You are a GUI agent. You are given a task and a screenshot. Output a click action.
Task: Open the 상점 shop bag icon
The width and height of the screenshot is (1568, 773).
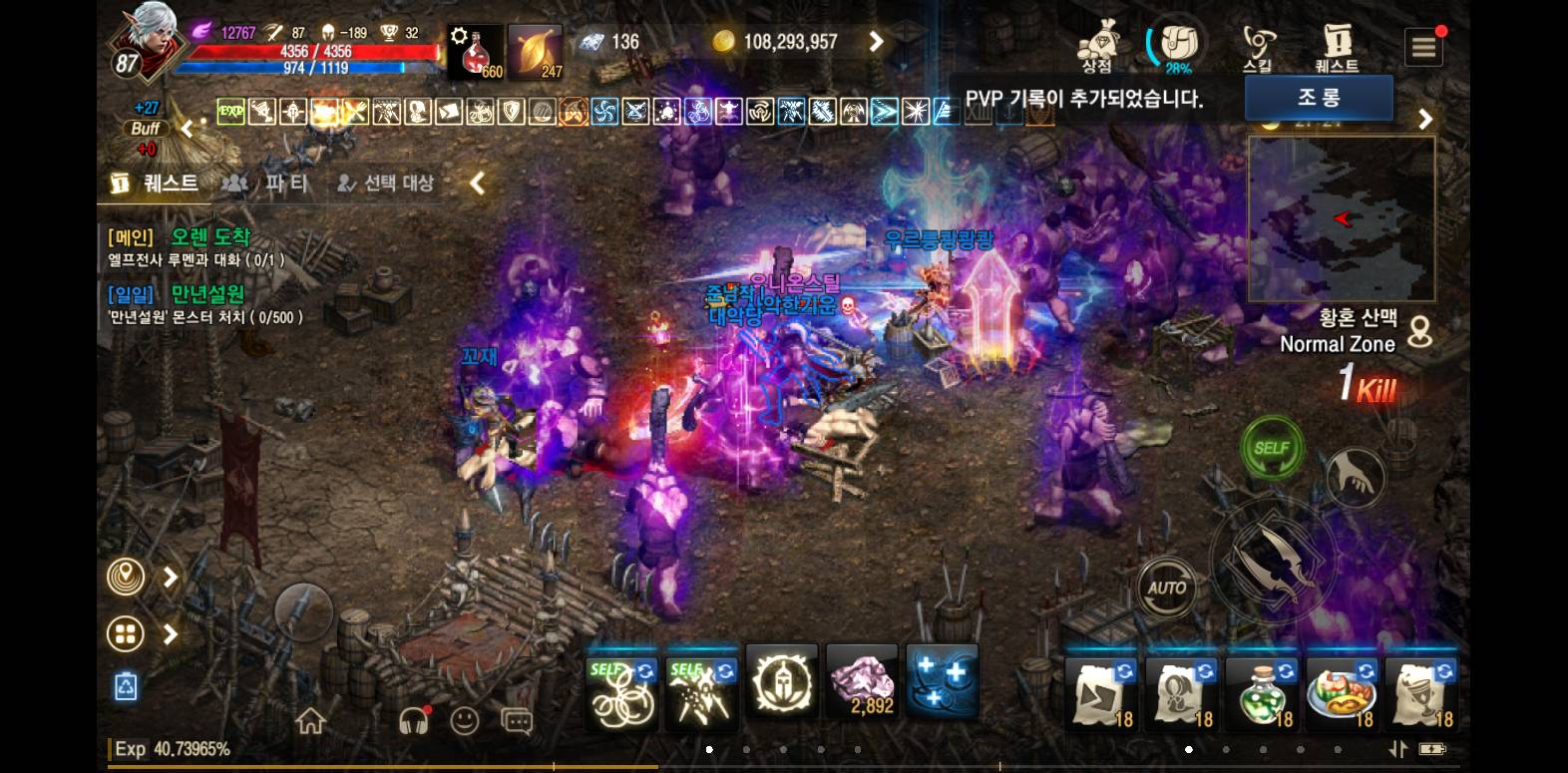tap(1097, 45)
